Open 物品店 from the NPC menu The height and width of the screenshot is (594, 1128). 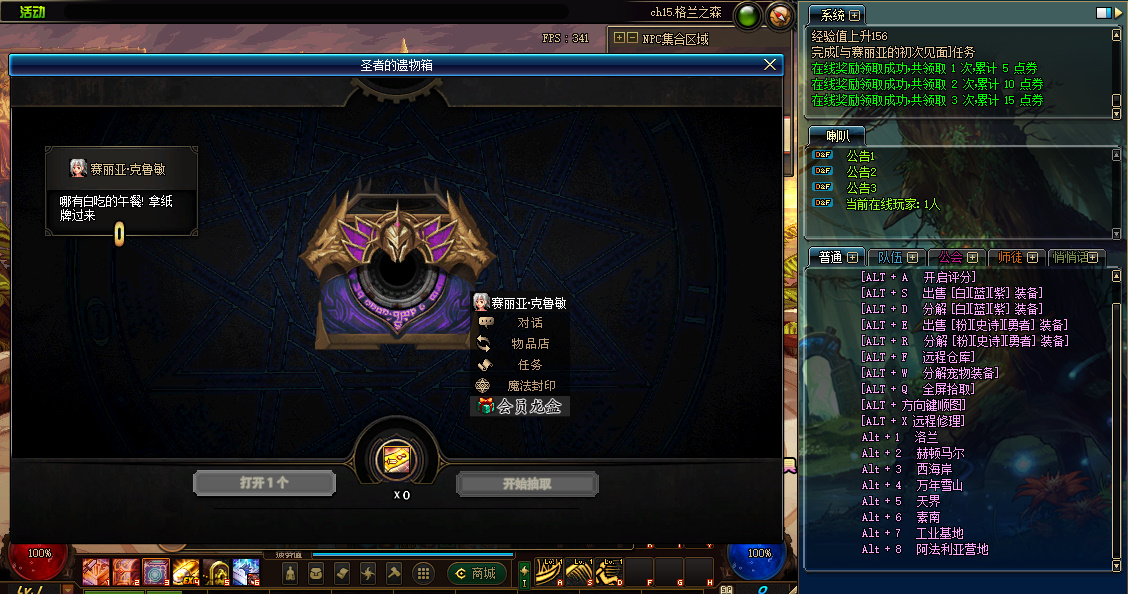pos(530,344)
